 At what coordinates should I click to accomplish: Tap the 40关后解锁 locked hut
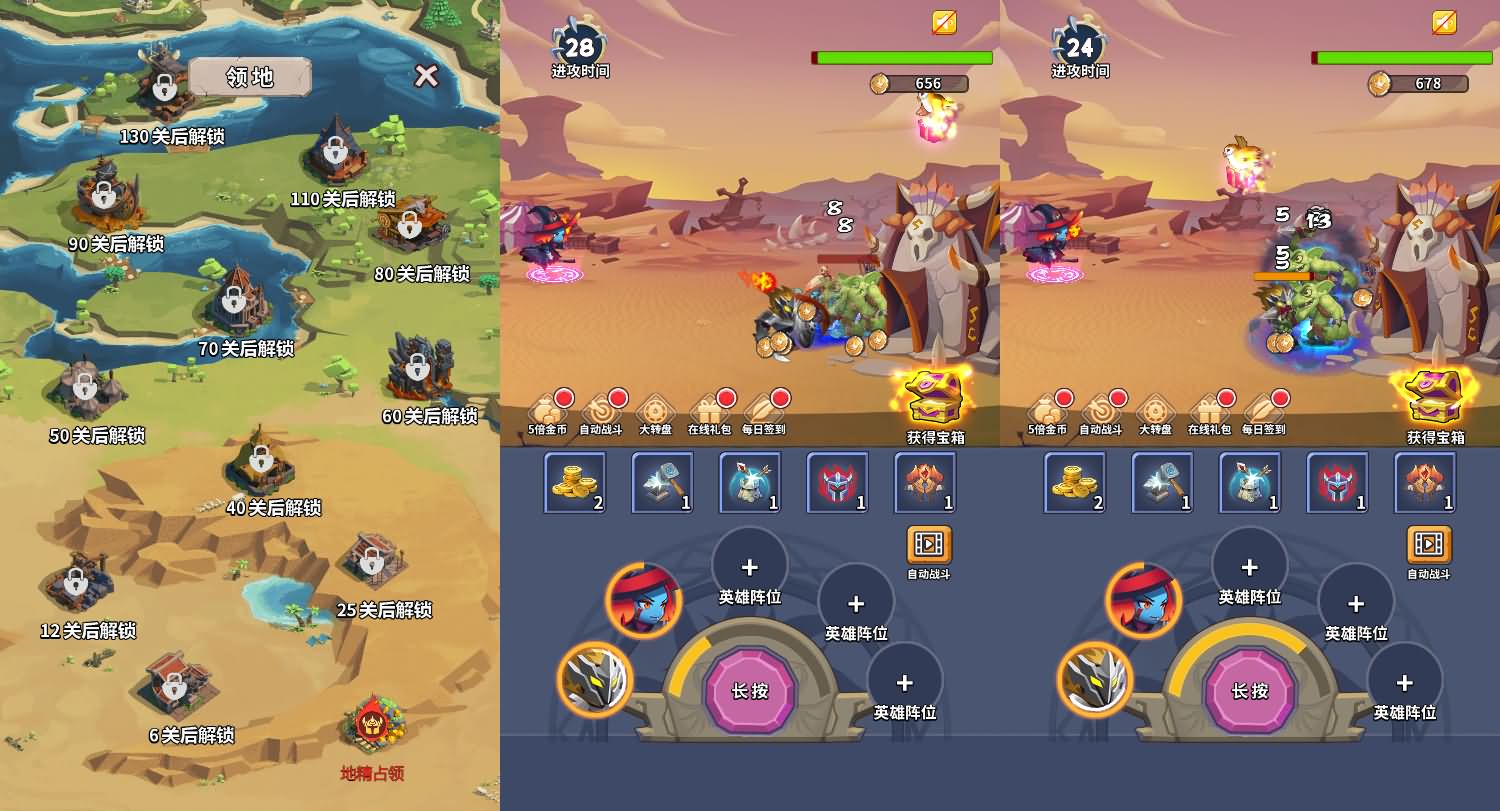[x=261, y=459]
